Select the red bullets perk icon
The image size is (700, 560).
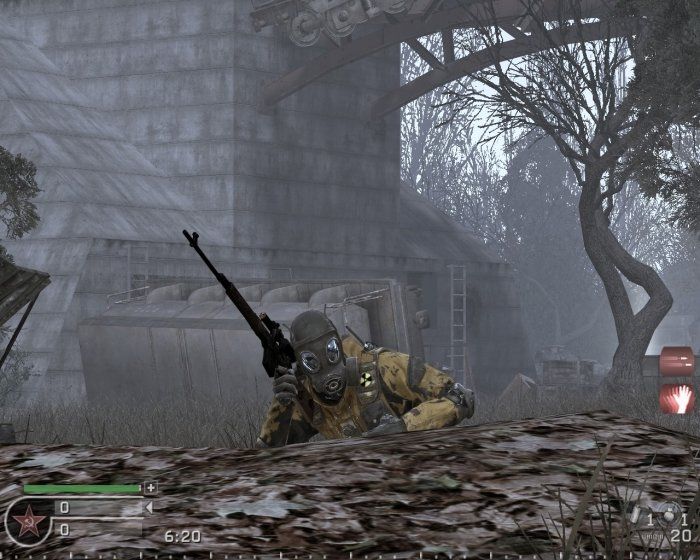coord(677,361)
